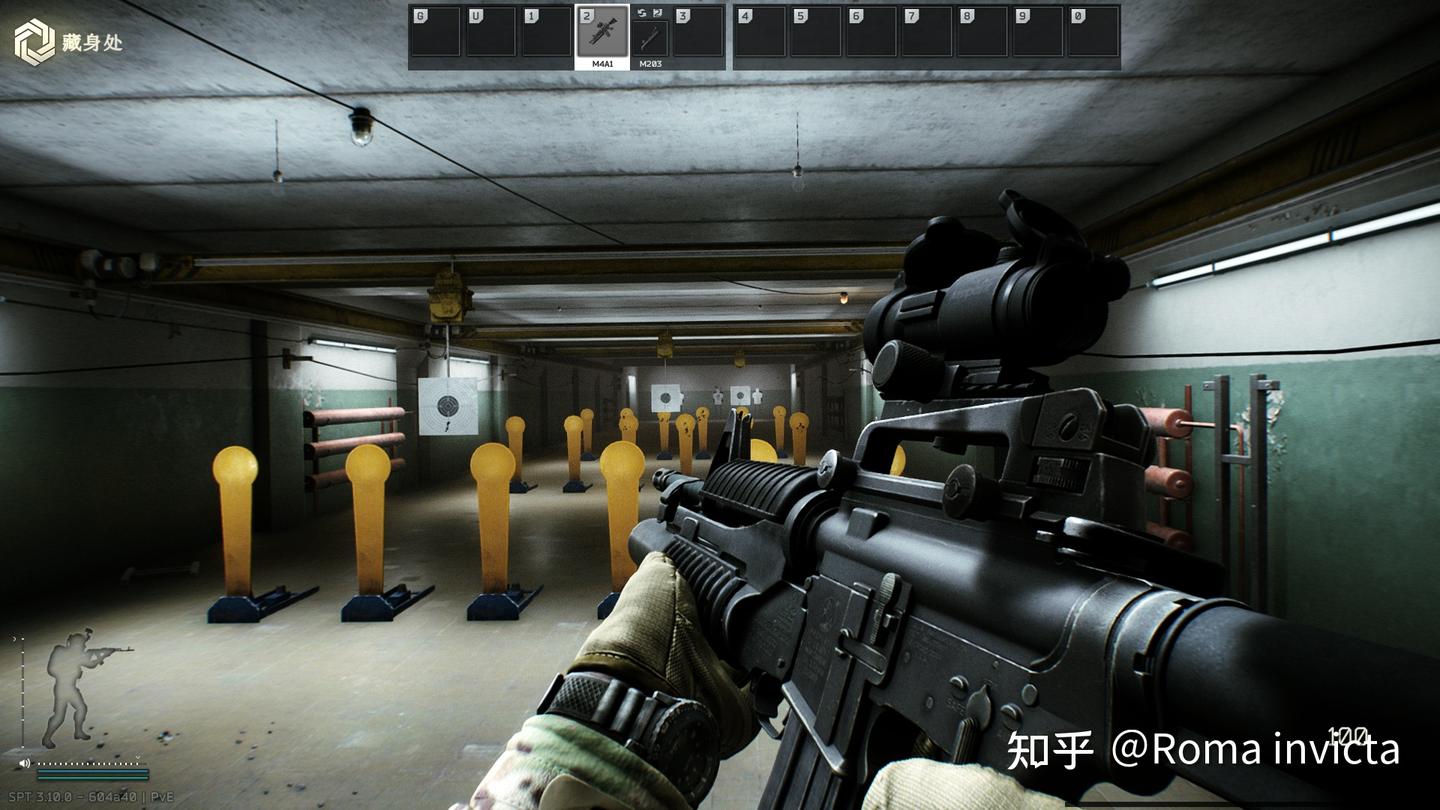The image size is (1440, 810).
Task: Choose the empty quick slot 1
Action: (546, 32)
